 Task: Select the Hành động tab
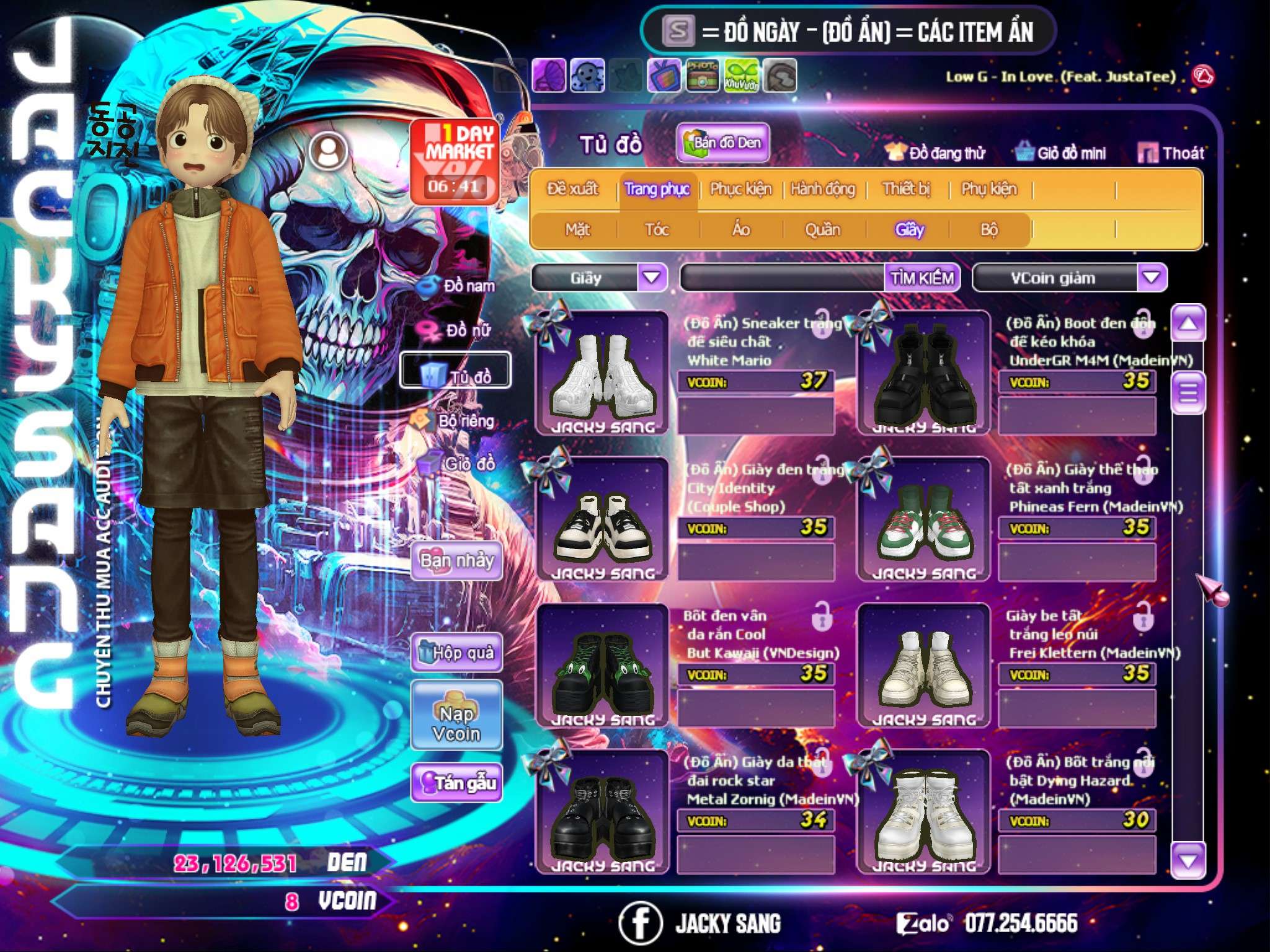(822, 189)
